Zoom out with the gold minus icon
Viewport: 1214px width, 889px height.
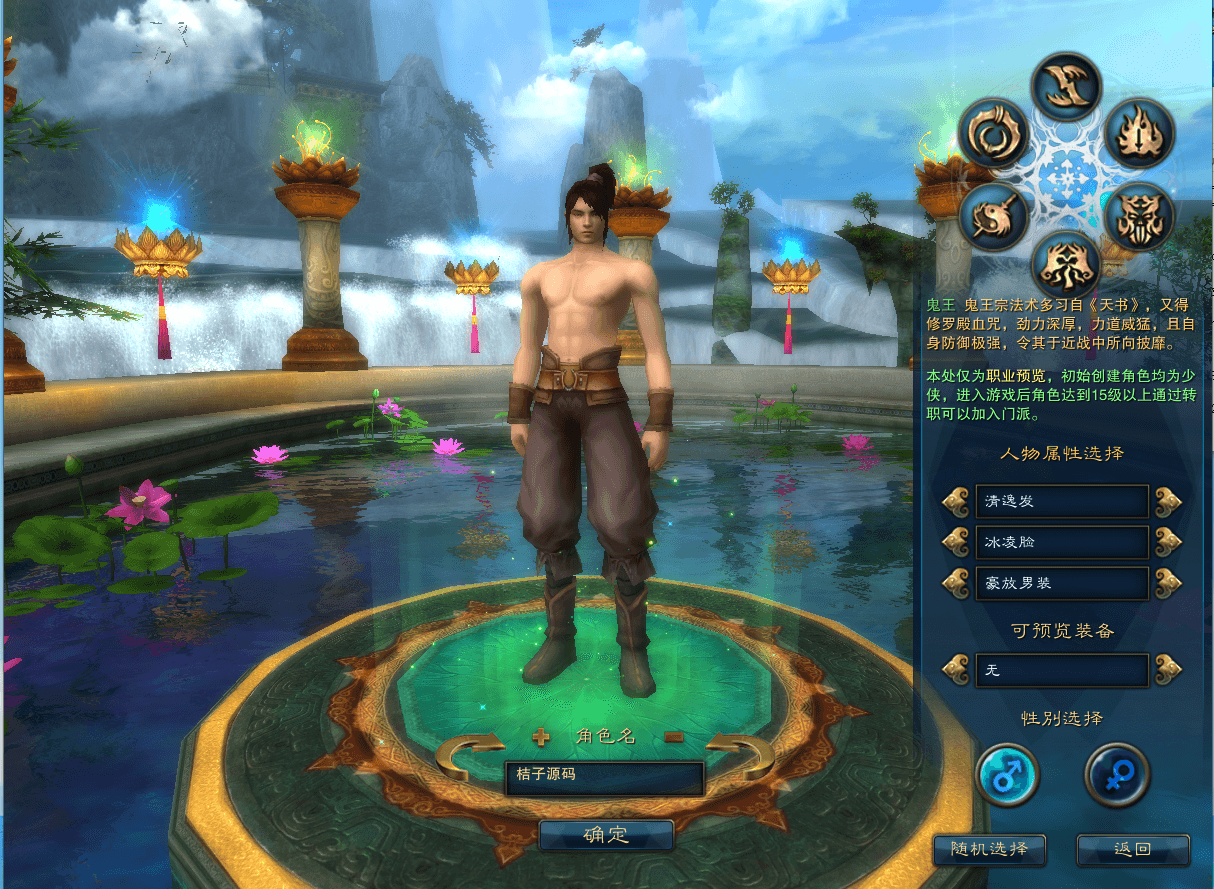674,737
